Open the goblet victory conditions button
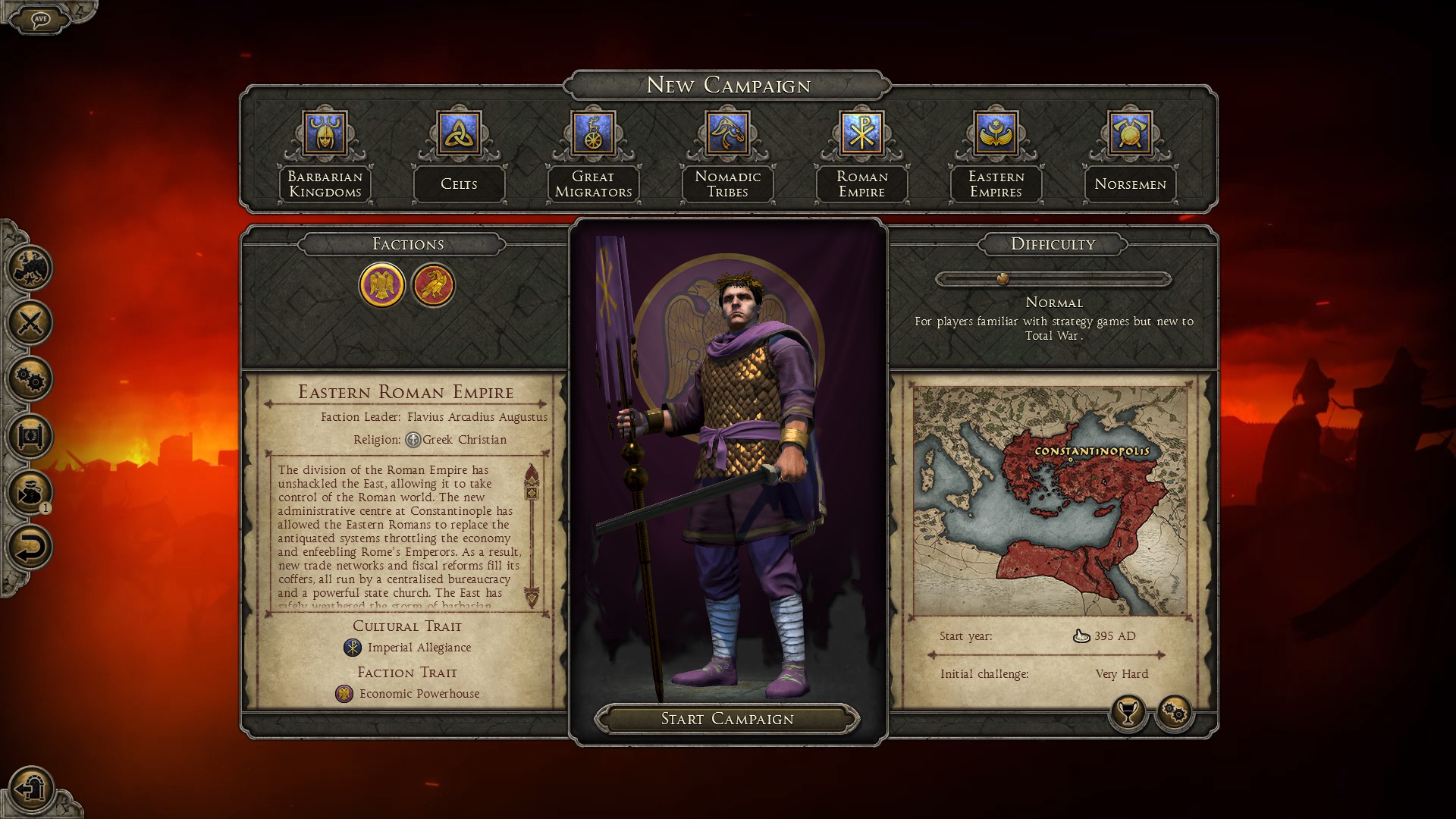The image size is (1456, 819). [1128, 713]
